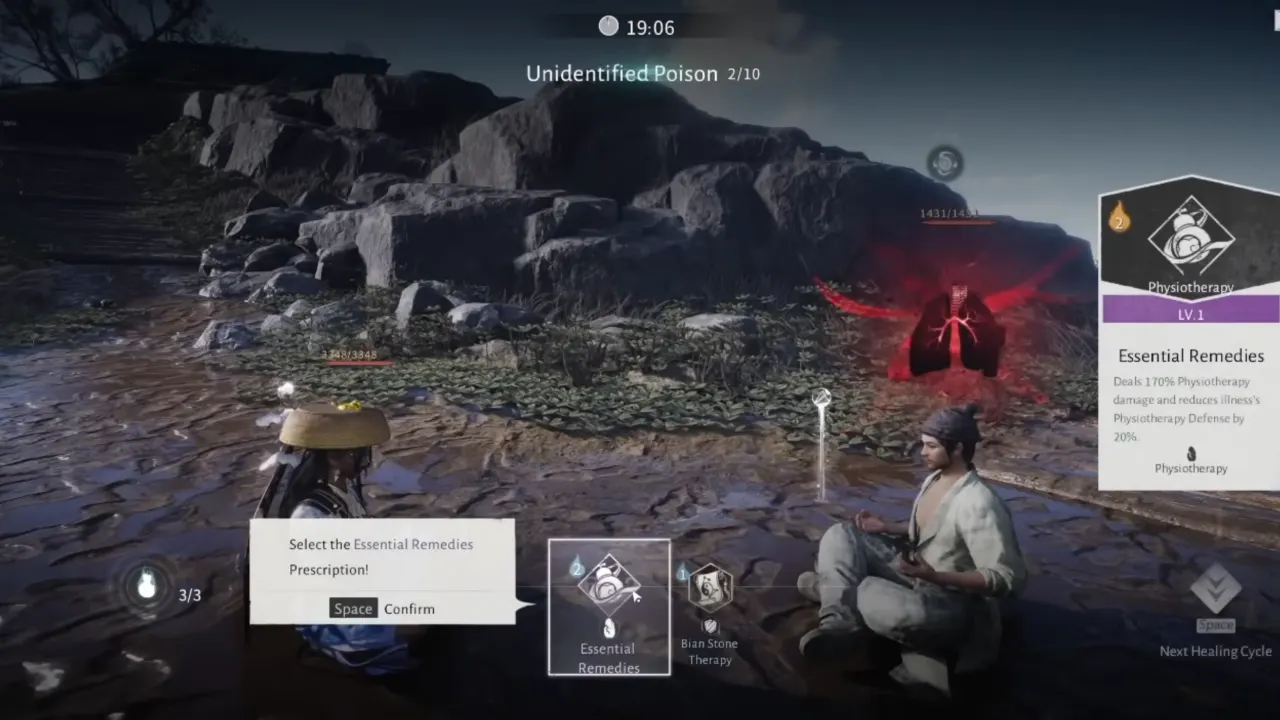The width and height of the screenshot is (1280, 720).
Task: Select the Bian Stone Therapy prescription icon
Action: tap(709, 588)
